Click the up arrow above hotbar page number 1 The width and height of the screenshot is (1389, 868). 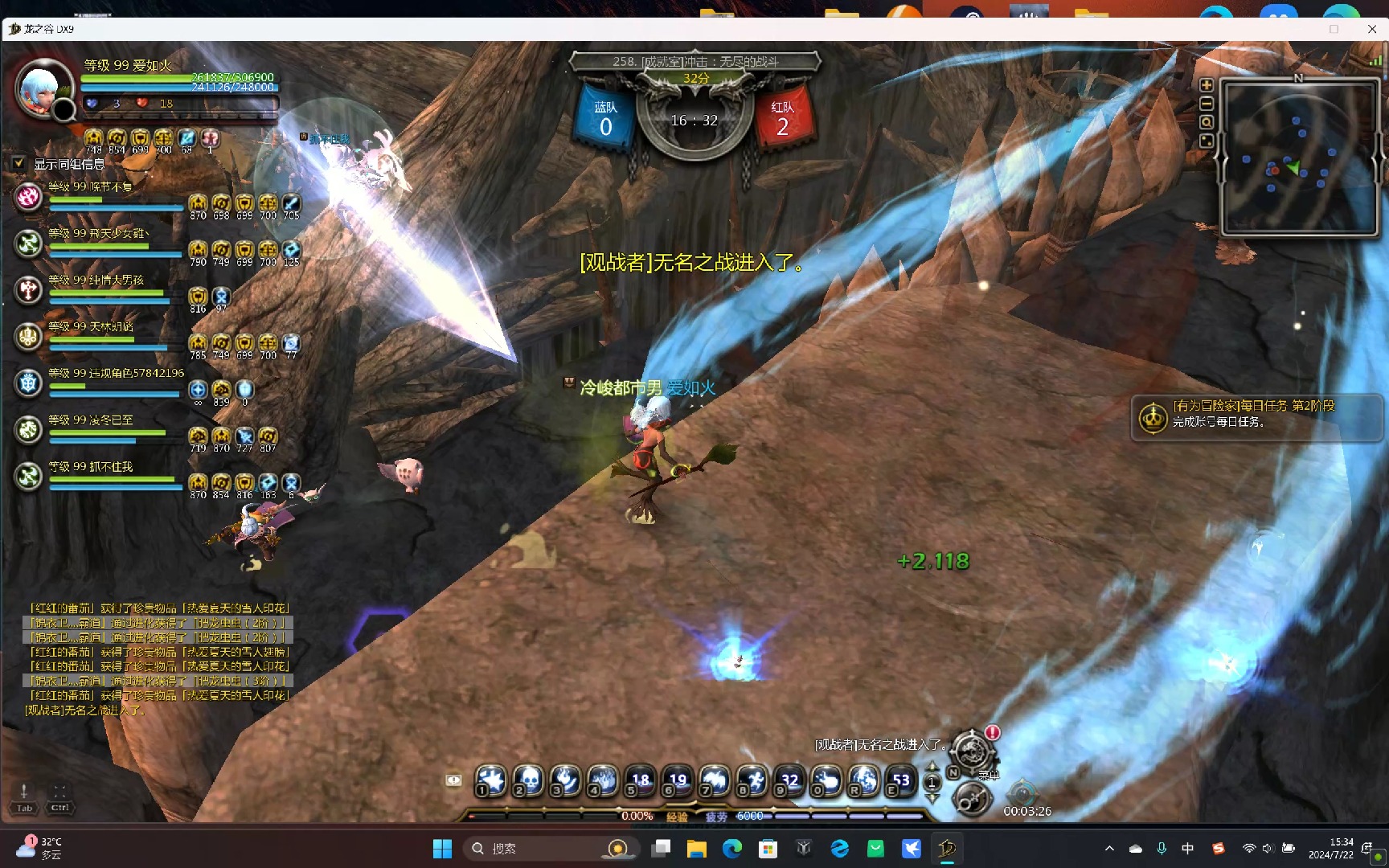click(x=932, y=766)
